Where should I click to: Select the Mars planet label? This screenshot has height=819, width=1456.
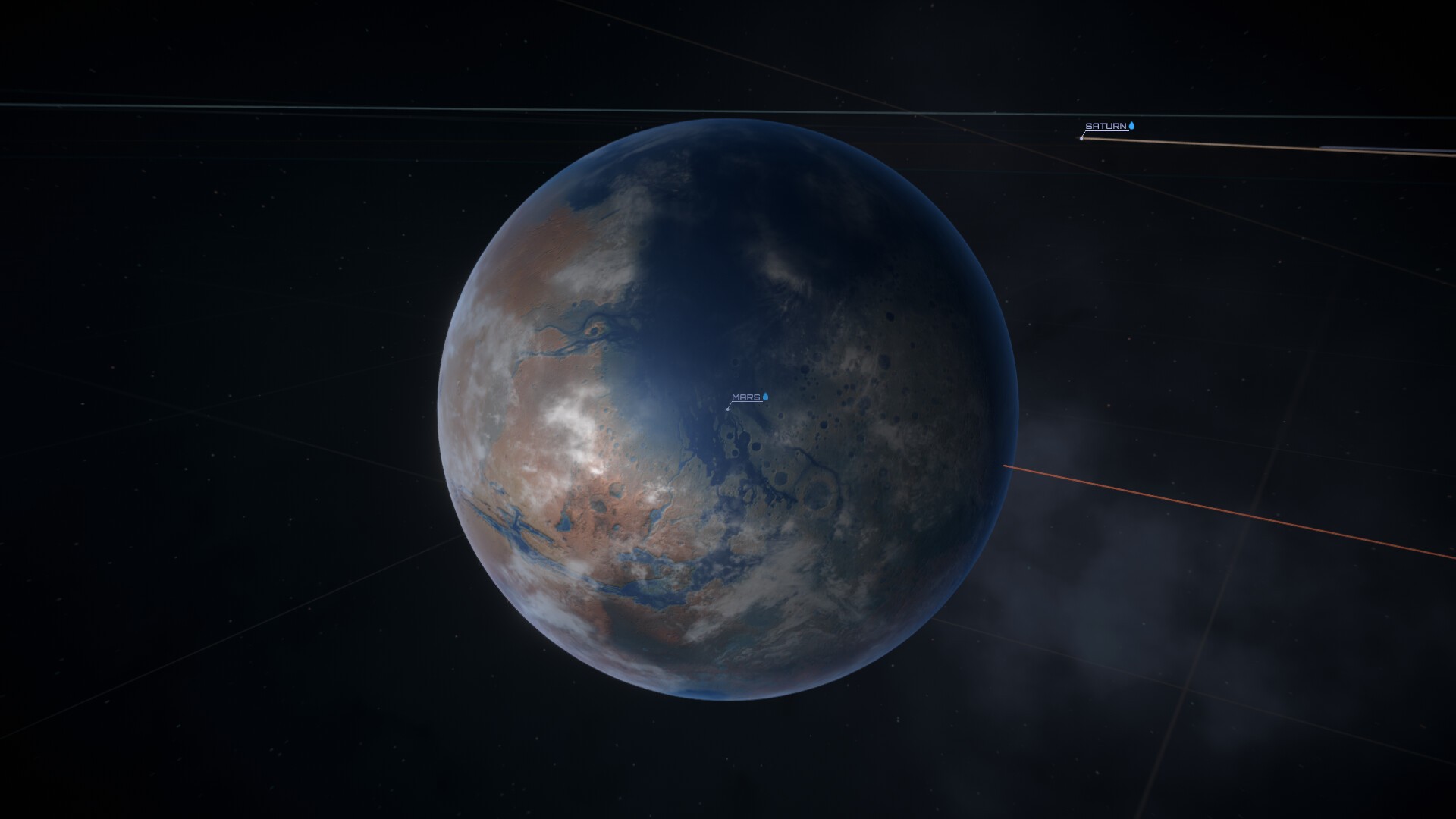pyautogui.click(x=746, y=397)
